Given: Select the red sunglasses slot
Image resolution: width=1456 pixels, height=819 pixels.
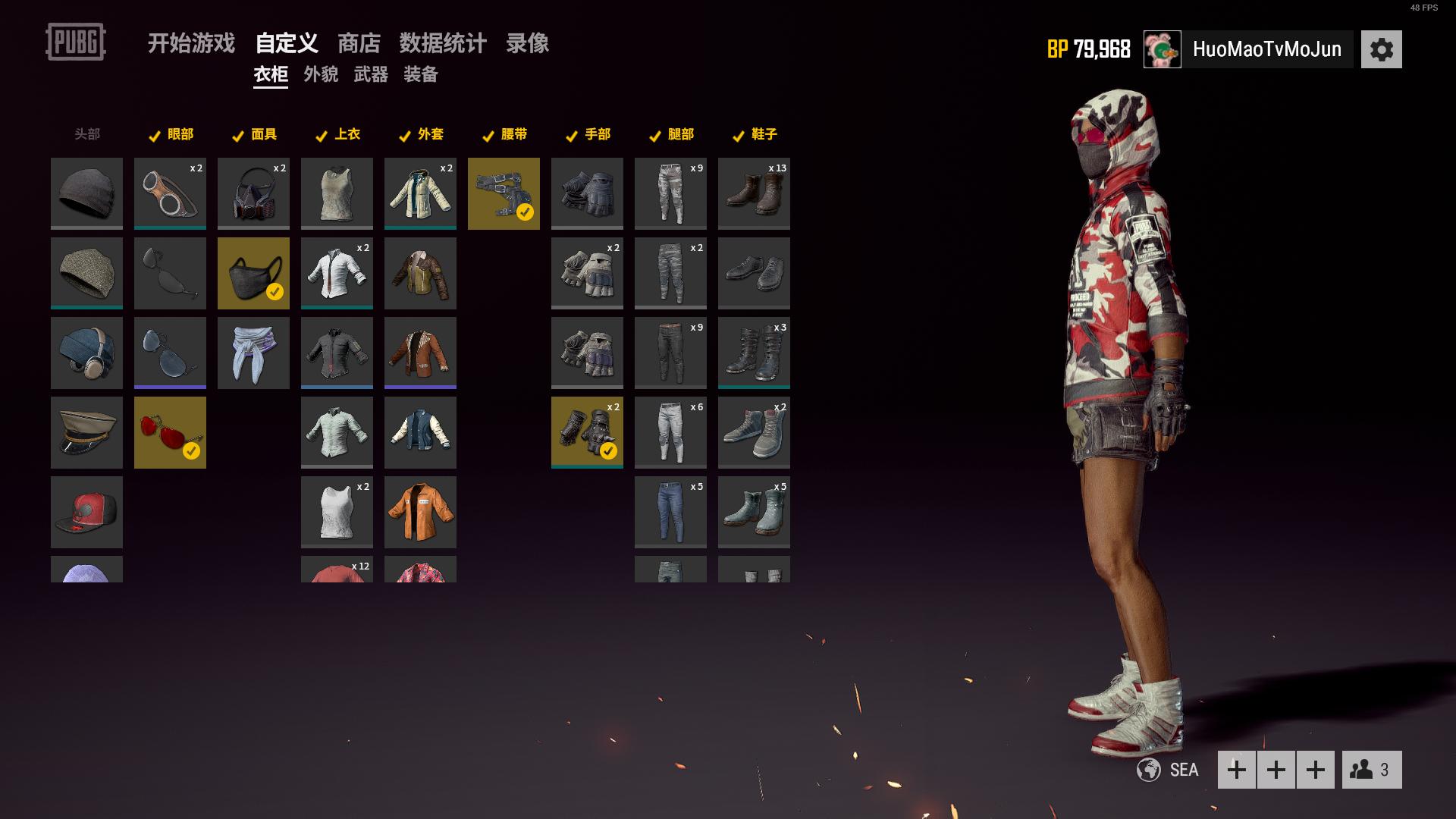Looking at the screenshot, I should point(170,432).
